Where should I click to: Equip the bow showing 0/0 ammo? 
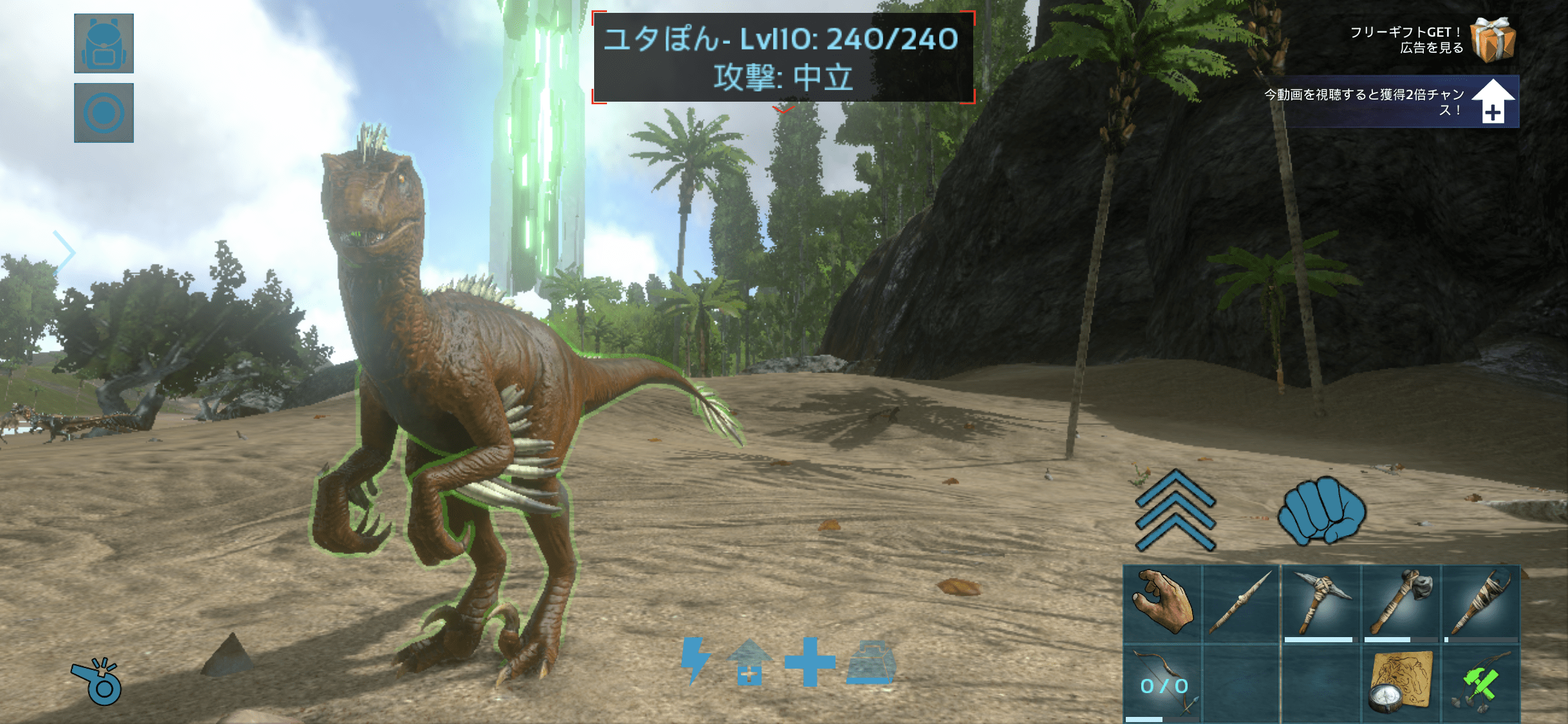(1162, 684)
